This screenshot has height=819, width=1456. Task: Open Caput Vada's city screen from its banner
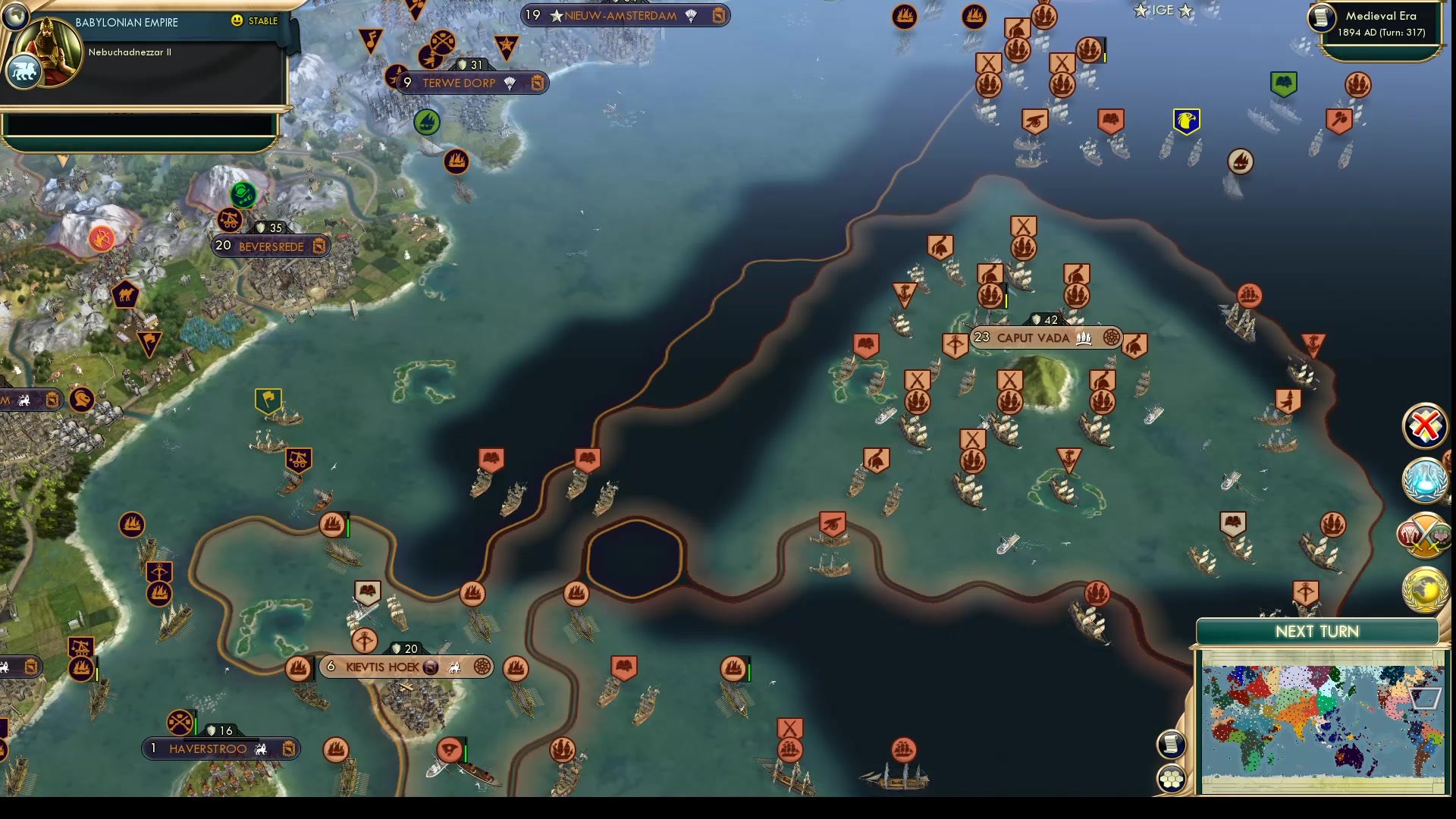point(1031,338)
